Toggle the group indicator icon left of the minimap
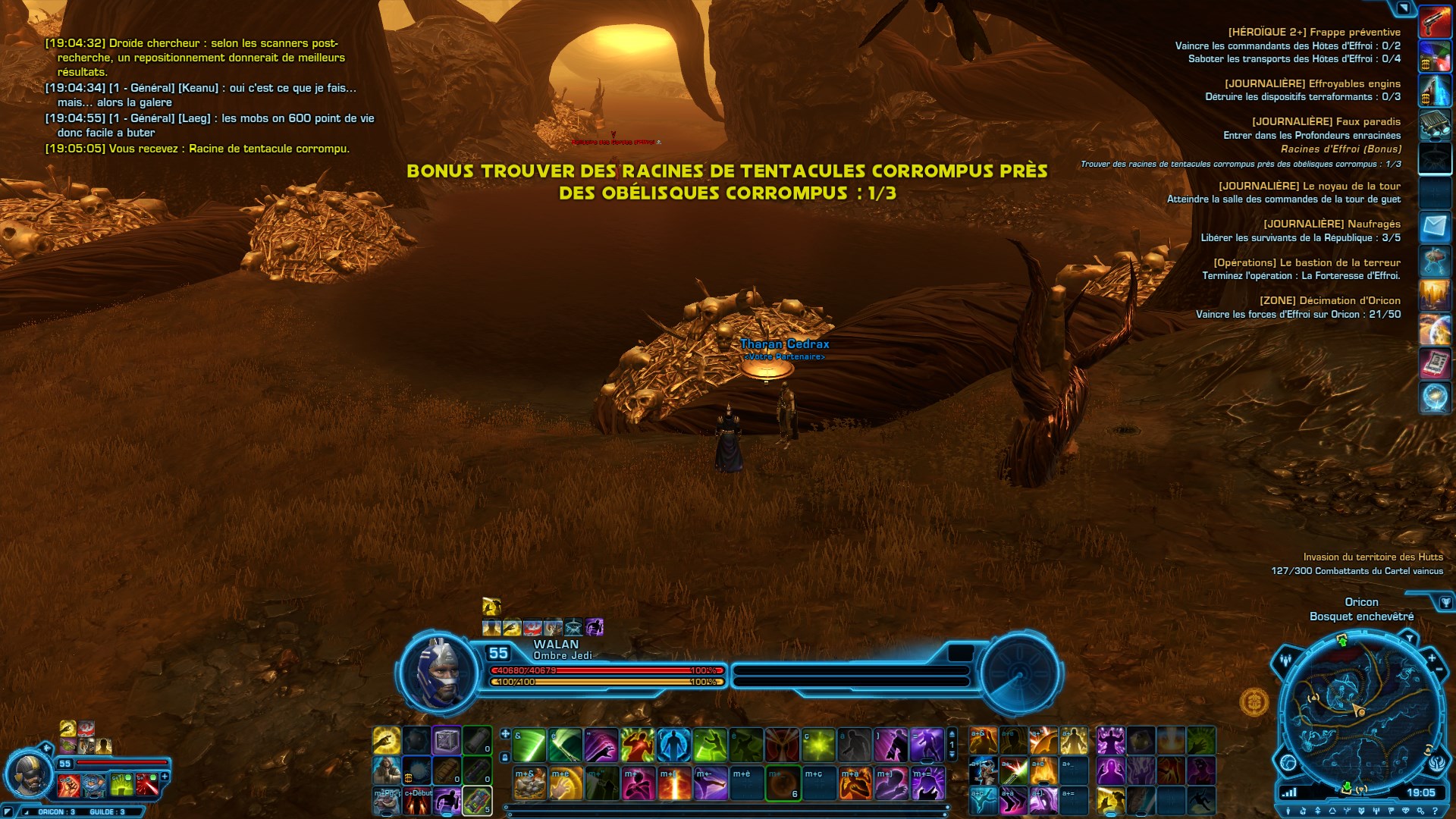1456x819 pixels. coord(1286,659)
